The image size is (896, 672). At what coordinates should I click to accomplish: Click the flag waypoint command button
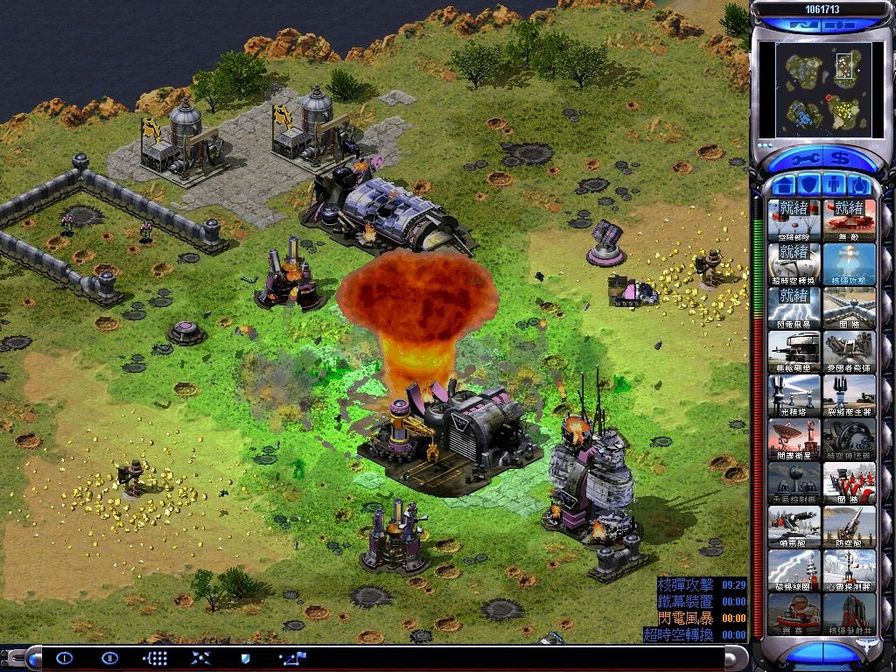click(x=294, y=658)
